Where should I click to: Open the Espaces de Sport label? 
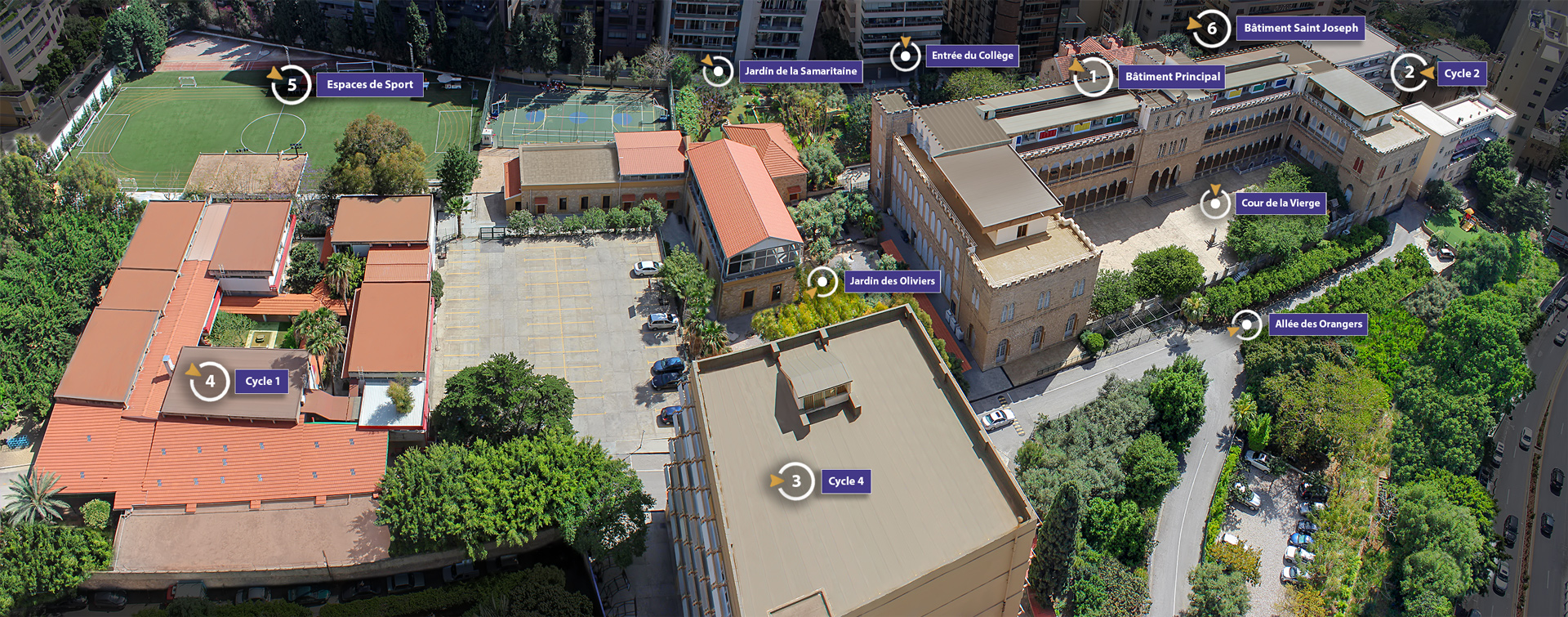(370, 85)
